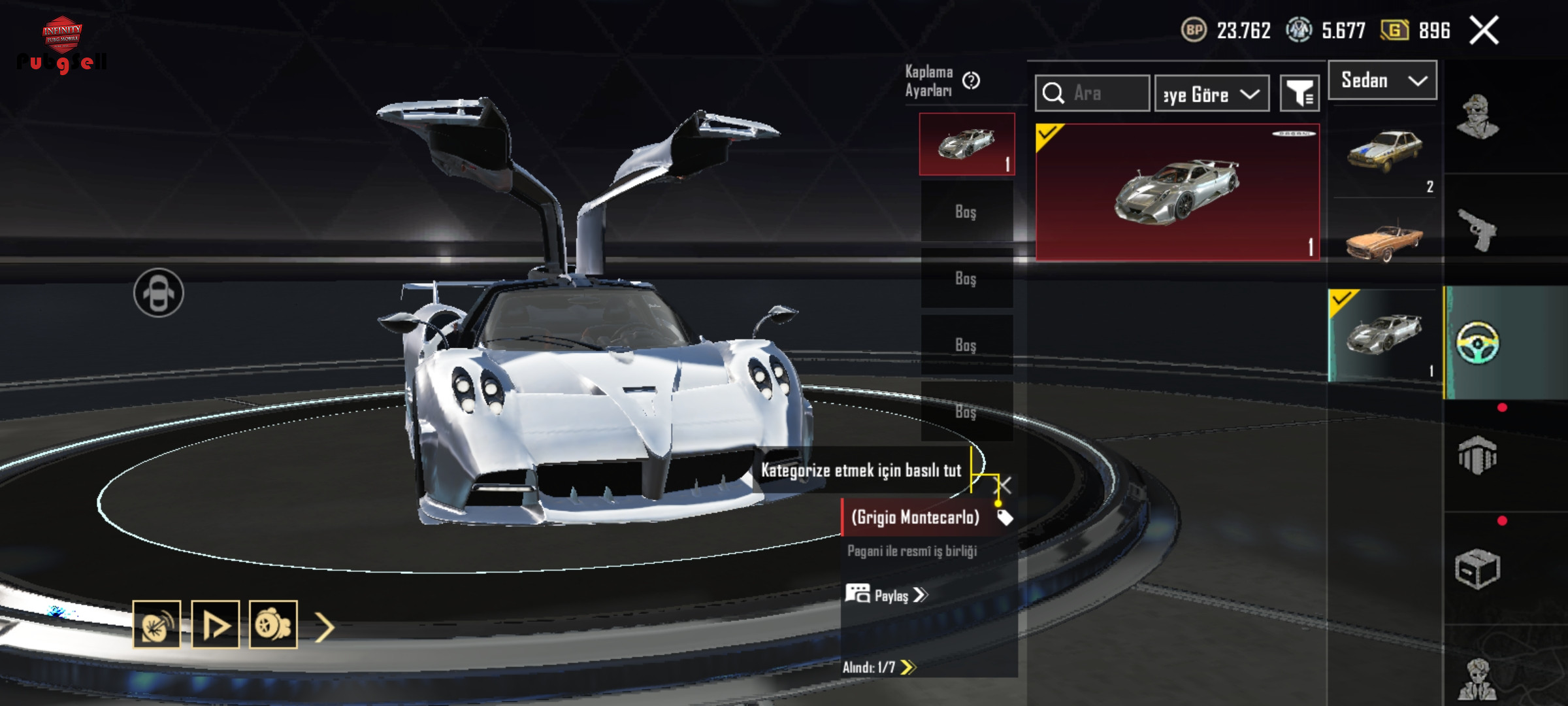Play the vehicle preview animation
Viewport: 1568px width, 706px height.
[216, 625]
